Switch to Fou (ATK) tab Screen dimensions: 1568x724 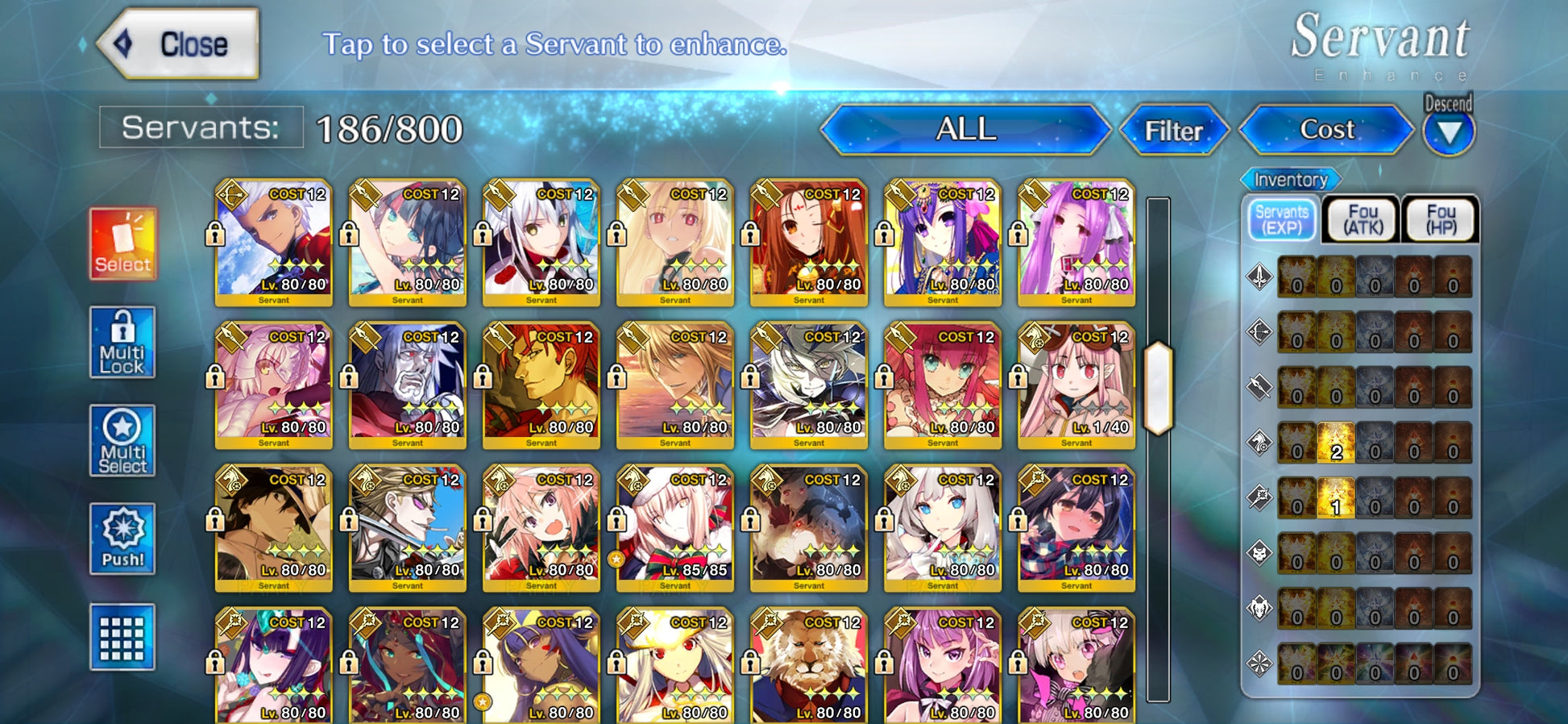1363,219
